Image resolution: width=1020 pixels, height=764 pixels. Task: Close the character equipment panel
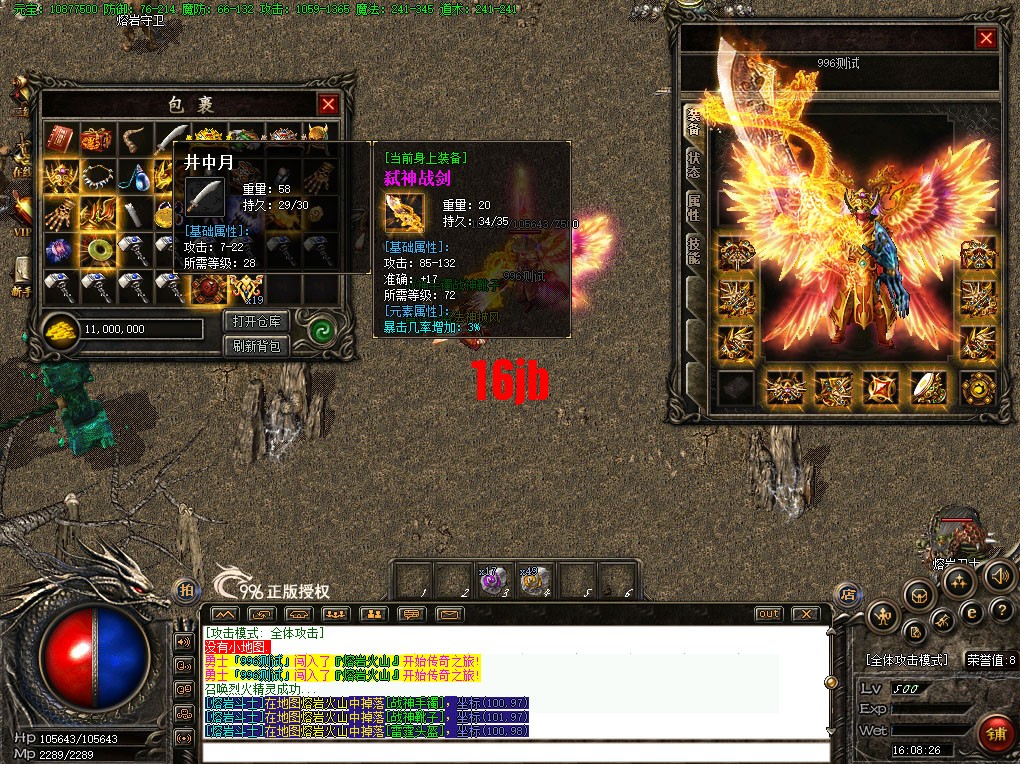click(986, 39)
